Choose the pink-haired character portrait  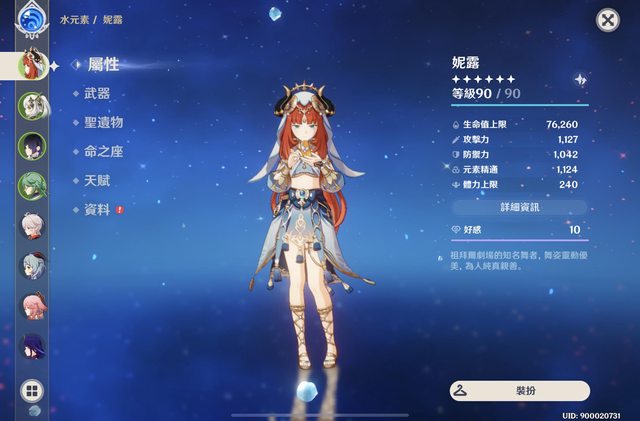(31, 307)
